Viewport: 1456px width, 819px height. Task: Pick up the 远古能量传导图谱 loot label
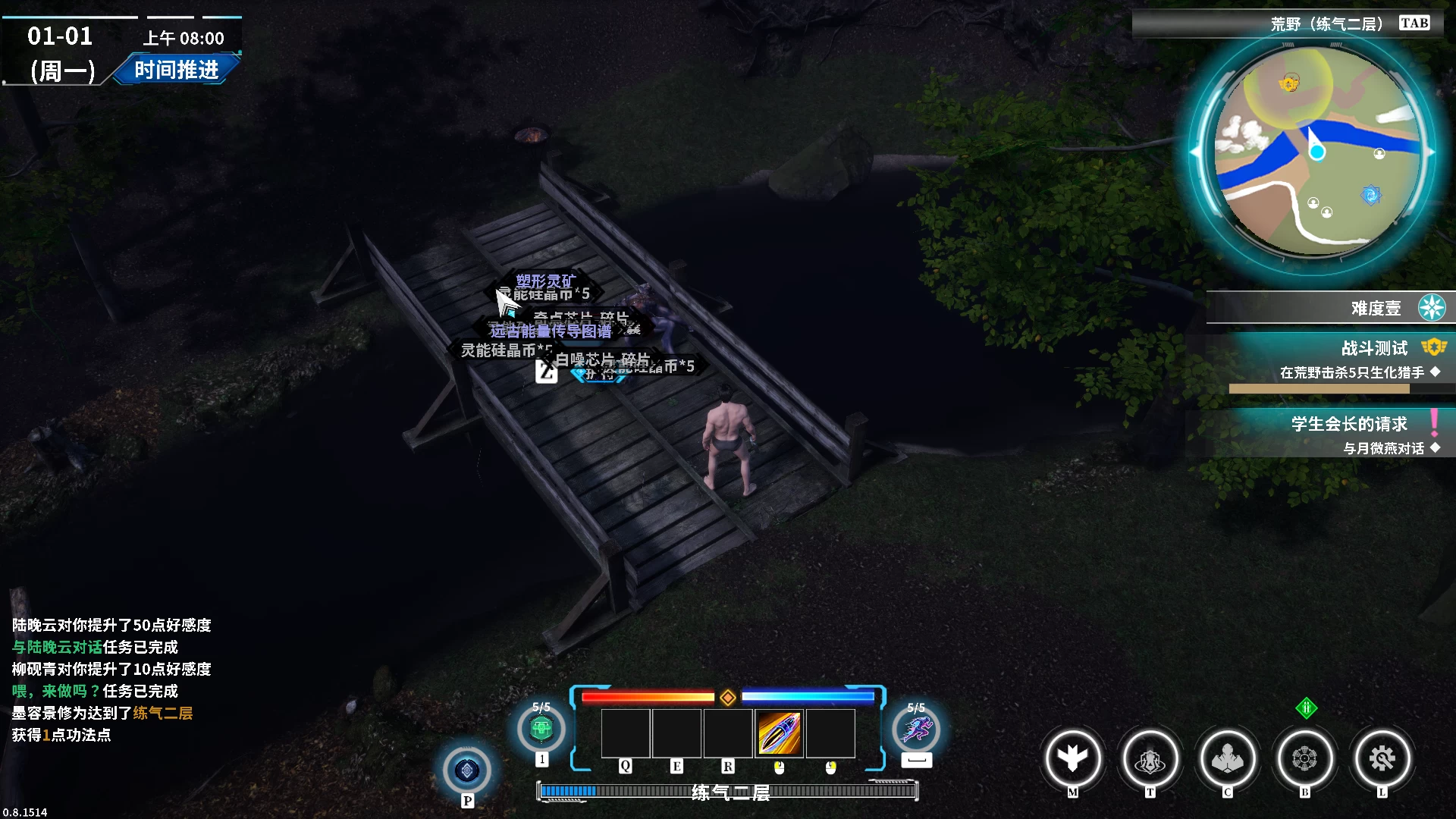(x=548, y=329)
